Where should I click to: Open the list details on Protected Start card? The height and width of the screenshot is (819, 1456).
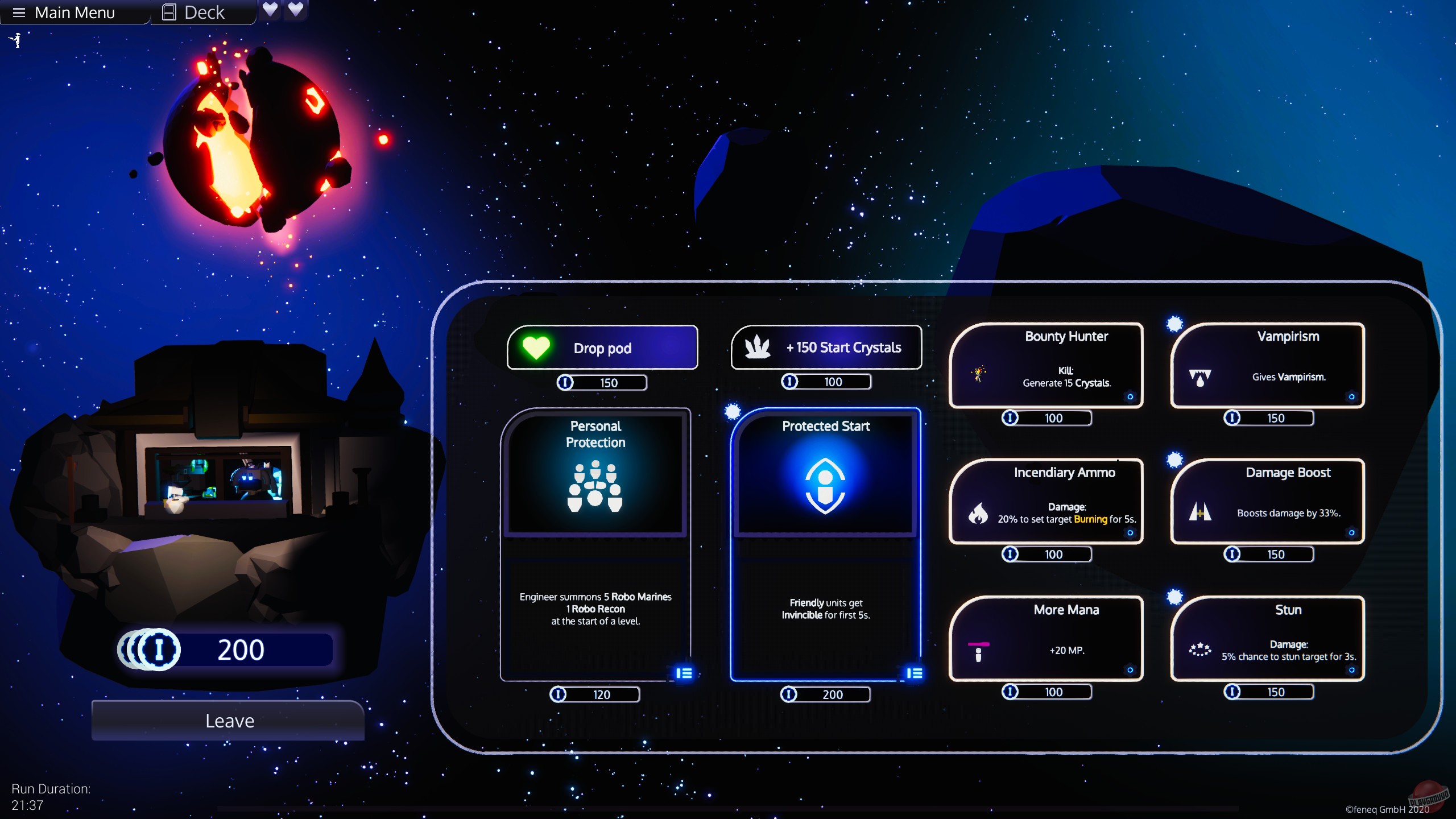[916, 673]
